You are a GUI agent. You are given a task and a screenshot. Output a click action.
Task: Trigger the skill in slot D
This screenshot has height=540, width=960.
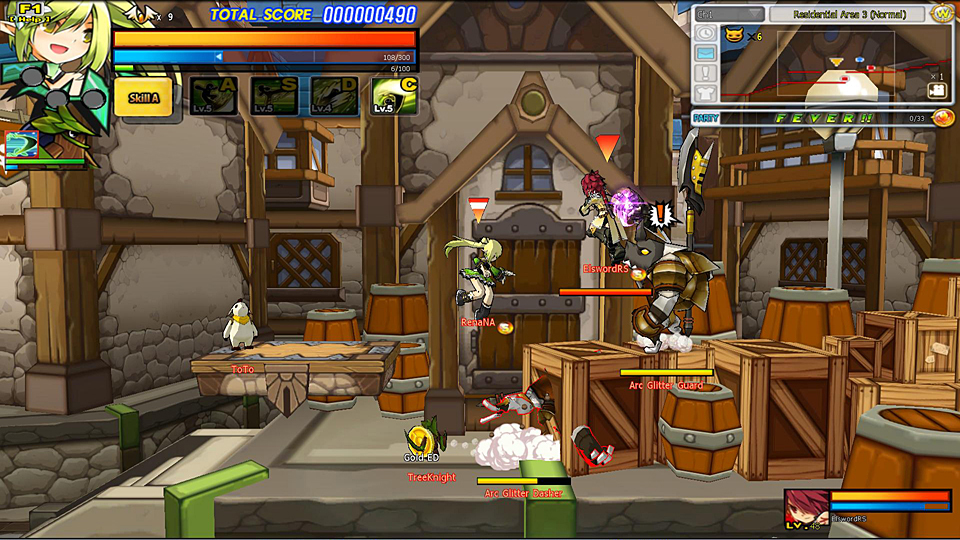(333, 96)
